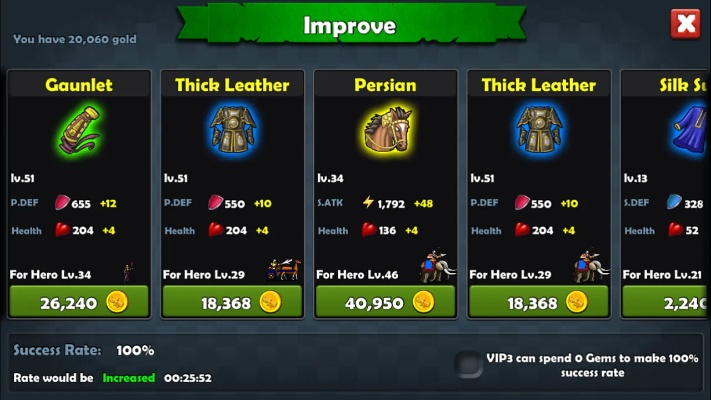The height and width of the screenshot is (400, 711).
Task: Close the Improve window
Action: tap(685, 24)
